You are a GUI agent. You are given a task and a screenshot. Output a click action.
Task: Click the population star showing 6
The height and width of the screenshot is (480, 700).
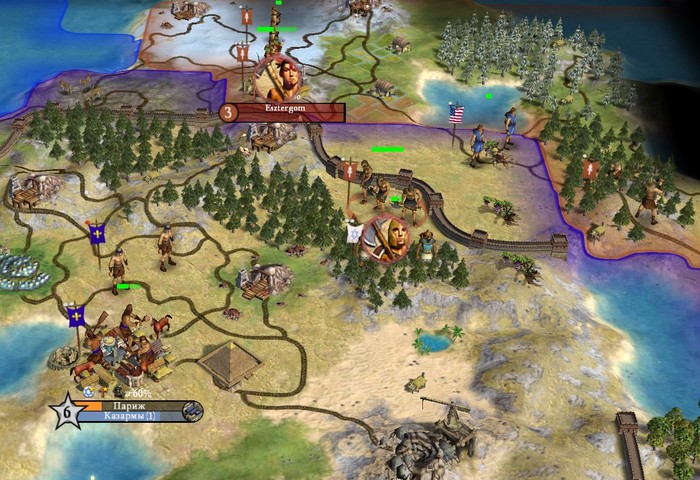[66, 411]
